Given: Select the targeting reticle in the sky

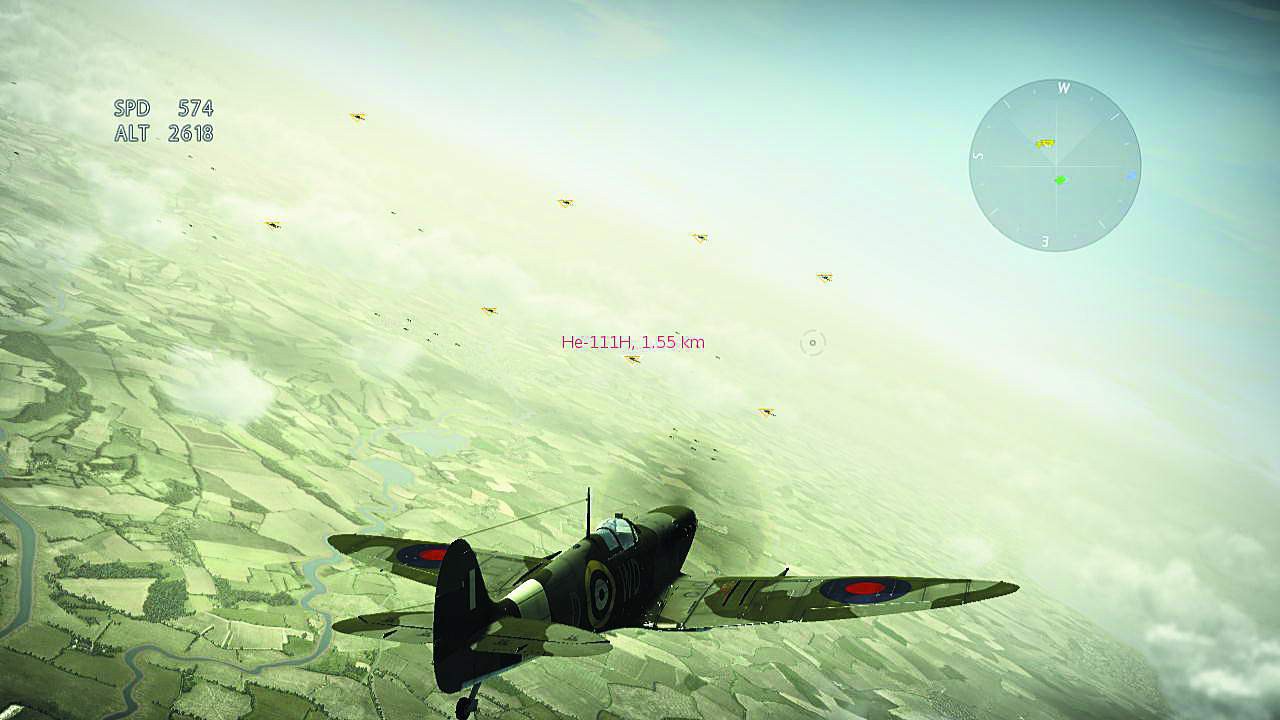Looking at the screenshot, I should coord(810,345).
